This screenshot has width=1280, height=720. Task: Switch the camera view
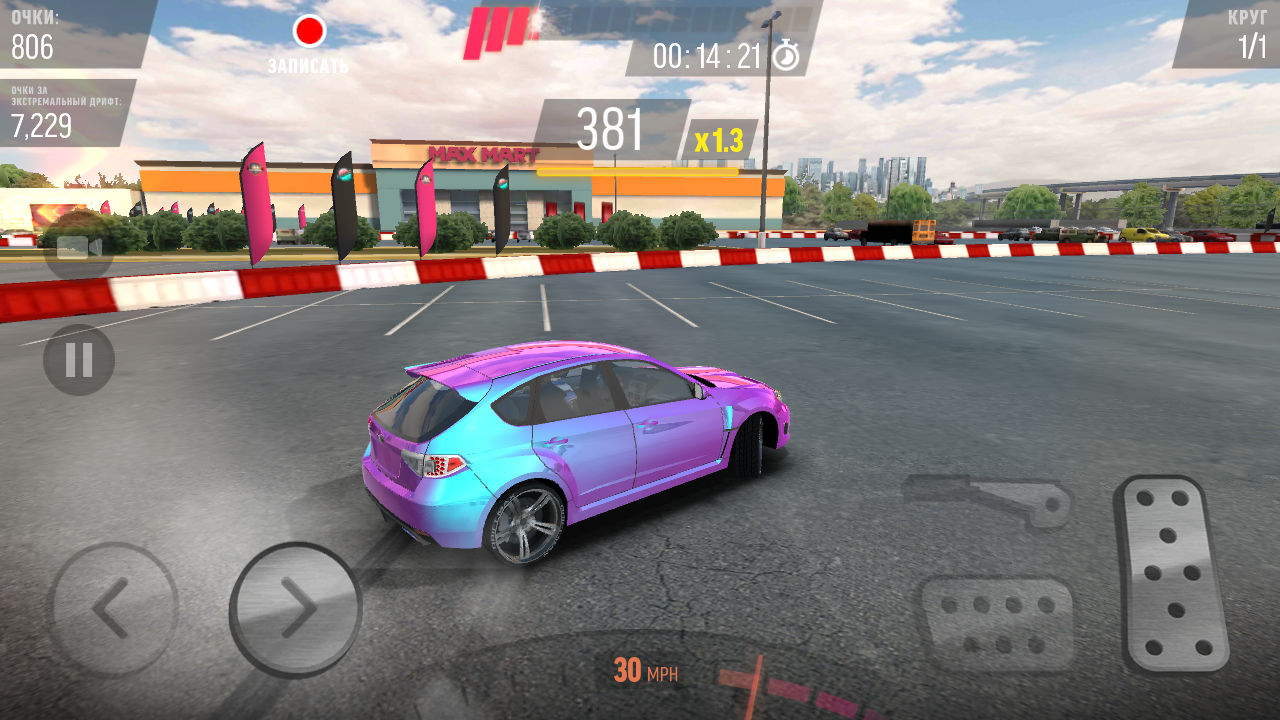tap(79, 247)
